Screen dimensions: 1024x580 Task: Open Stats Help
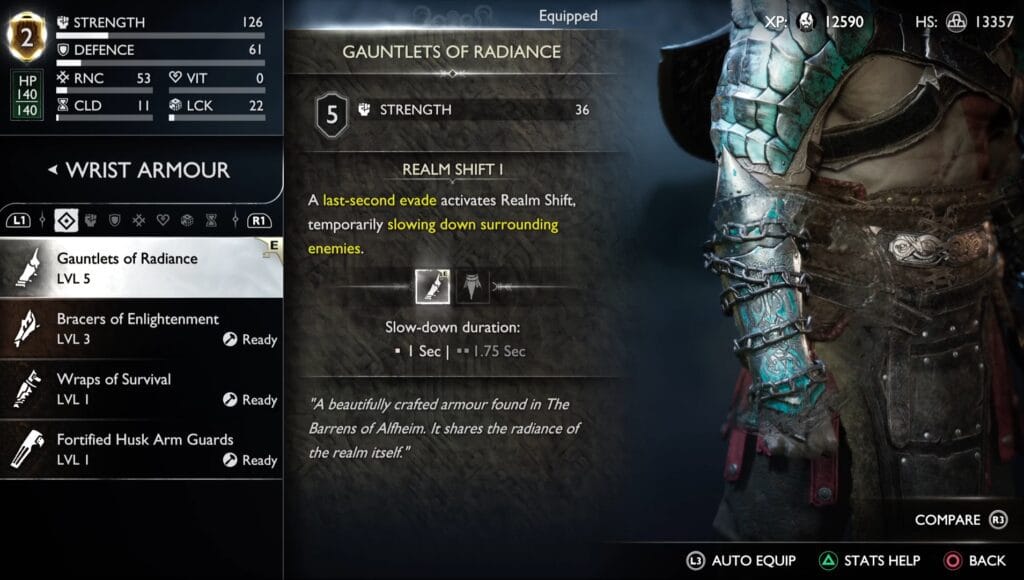click(x=869, y=561)
